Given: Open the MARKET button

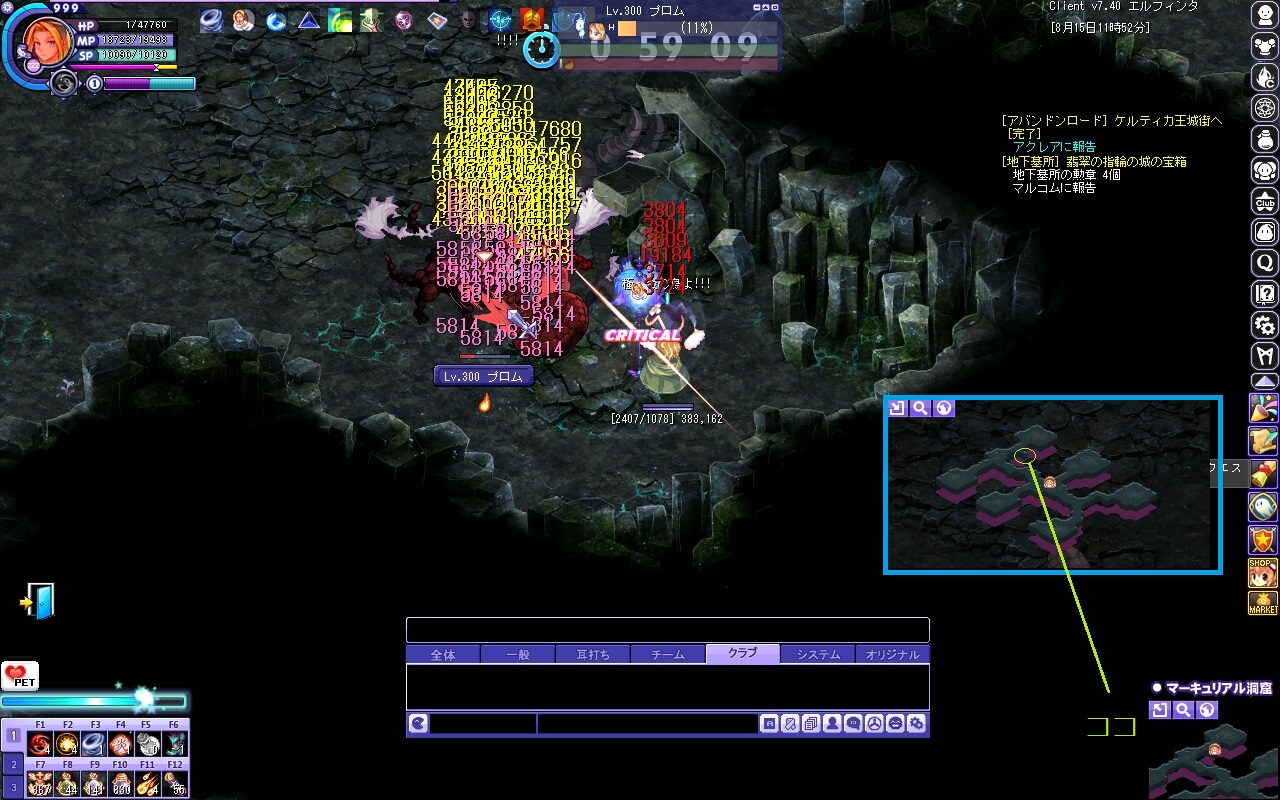Looking at the screenshot, I should [x=1263, y=604].
